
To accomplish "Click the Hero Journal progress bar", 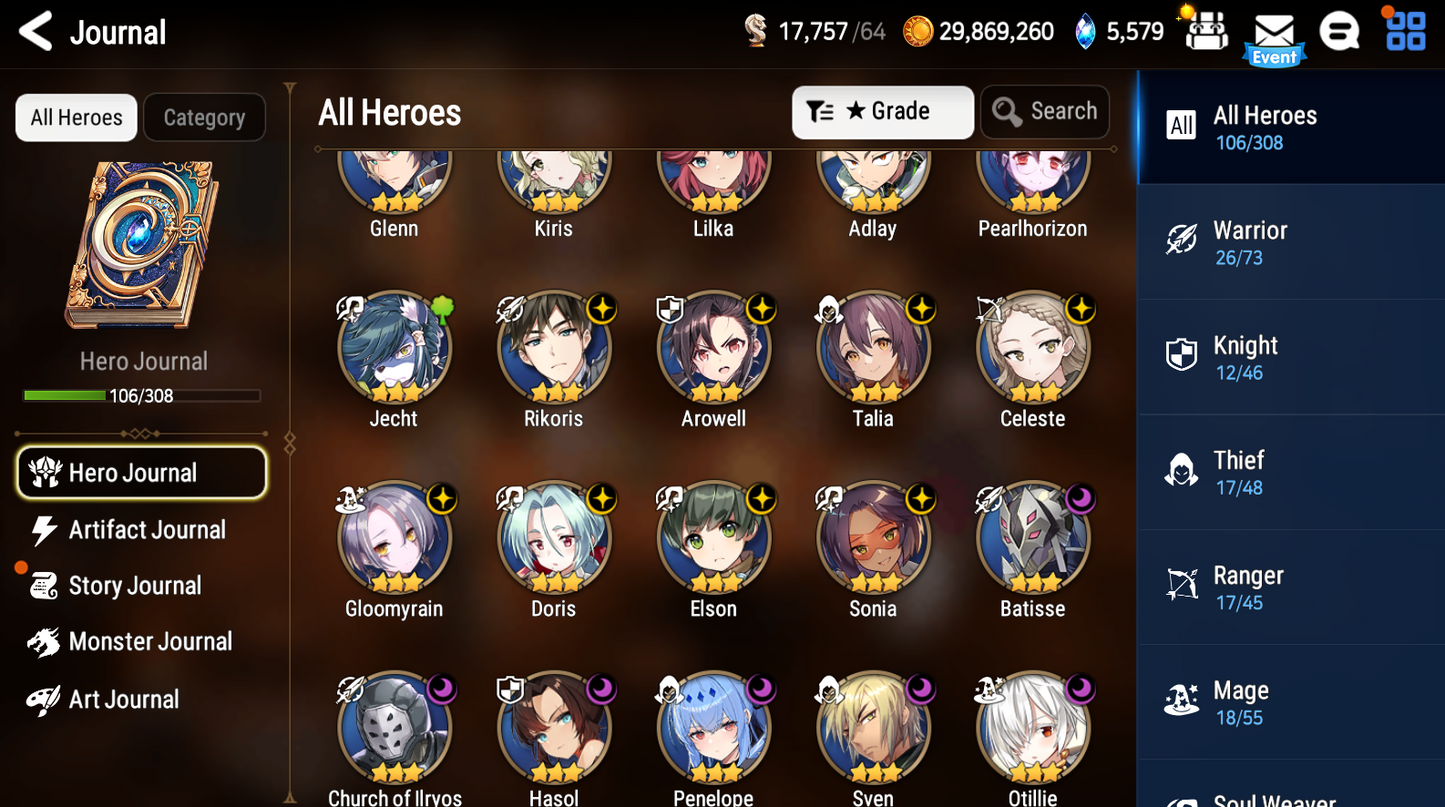I will pyautogui.click(x=143, y=395).
